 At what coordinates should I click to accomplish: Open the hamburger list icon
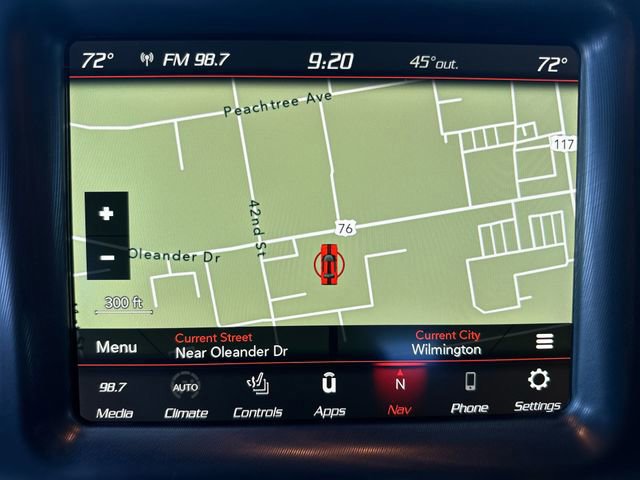click(x=545, y=341)
